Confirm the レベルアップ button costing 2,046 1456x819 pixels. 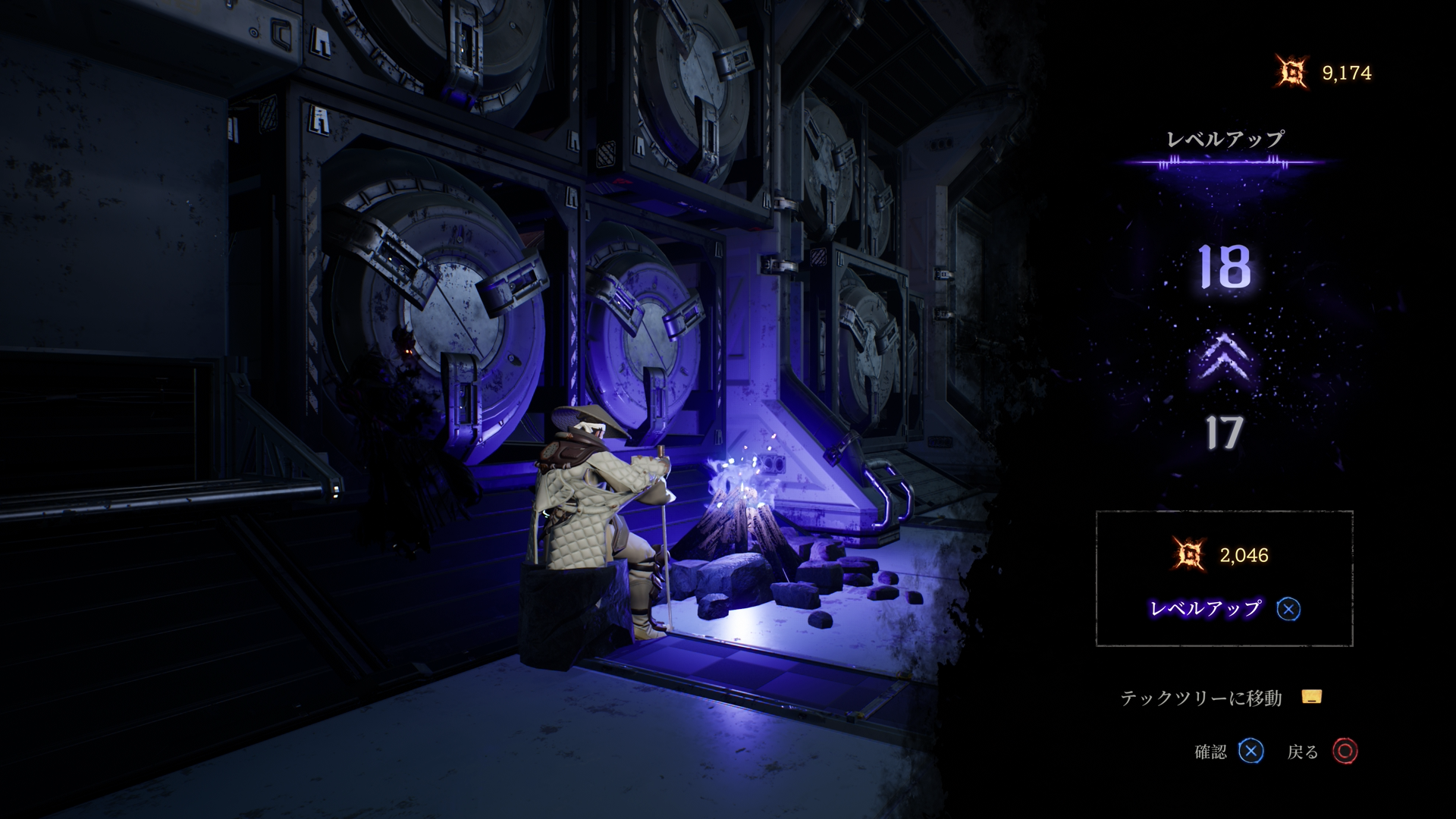[1224, 608]
